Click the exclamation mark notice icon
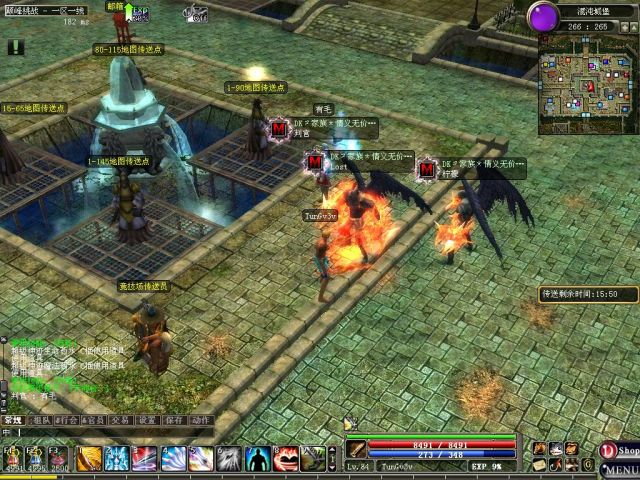Viewport: 640px width, 480px height. point(16,47)
